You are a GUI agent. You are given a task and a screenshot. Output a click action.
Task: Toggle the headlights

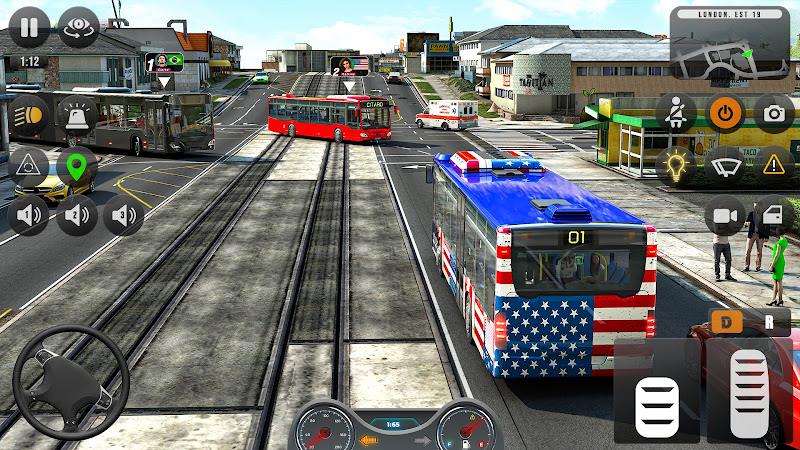28,115
